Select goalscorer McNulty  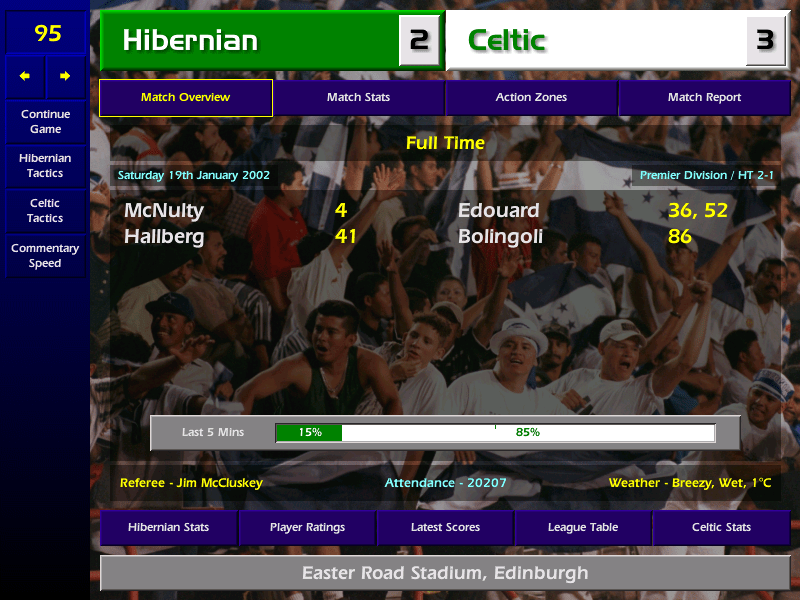tap(163, 211)
